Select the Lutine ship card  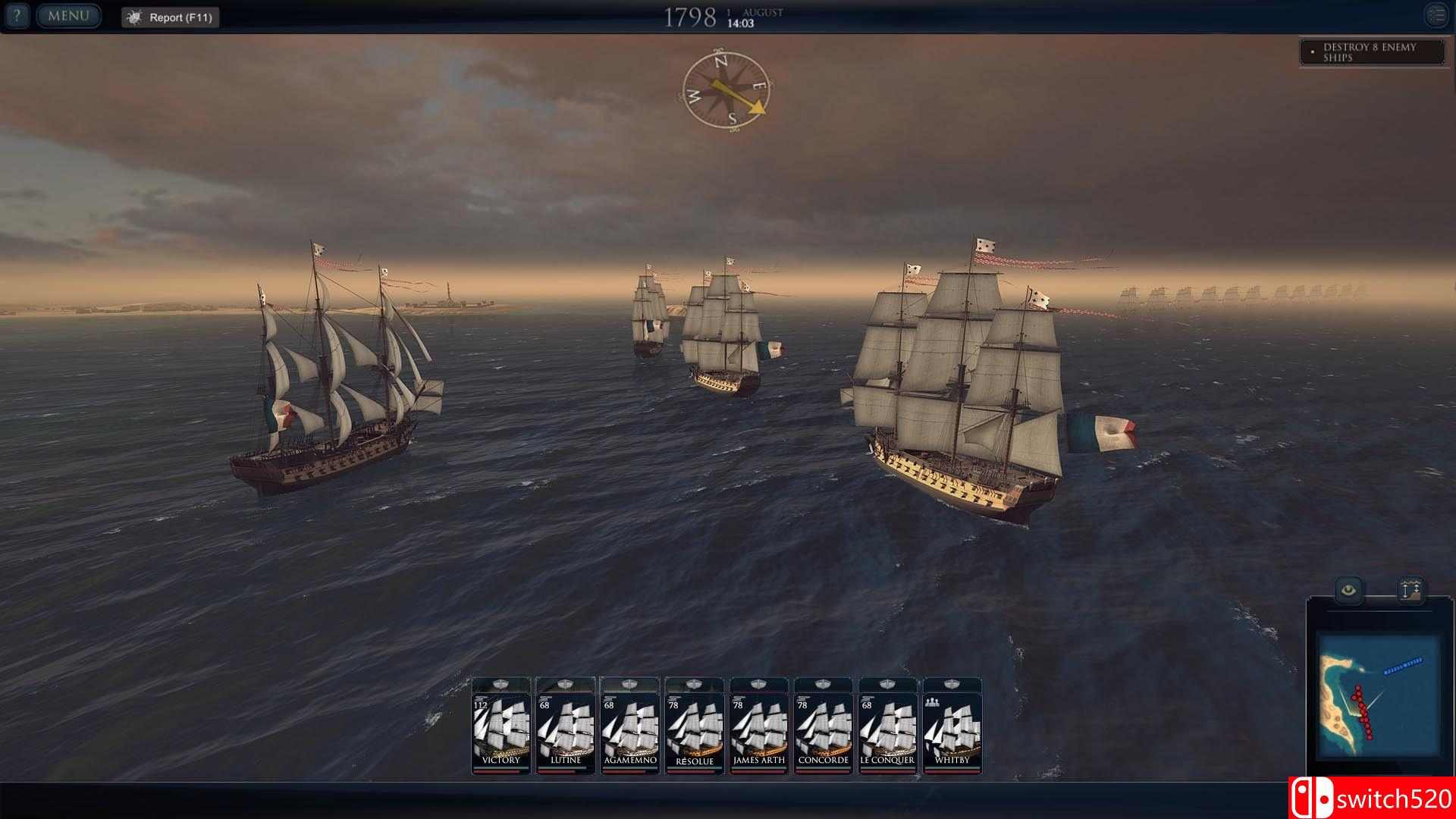[566, 726]
